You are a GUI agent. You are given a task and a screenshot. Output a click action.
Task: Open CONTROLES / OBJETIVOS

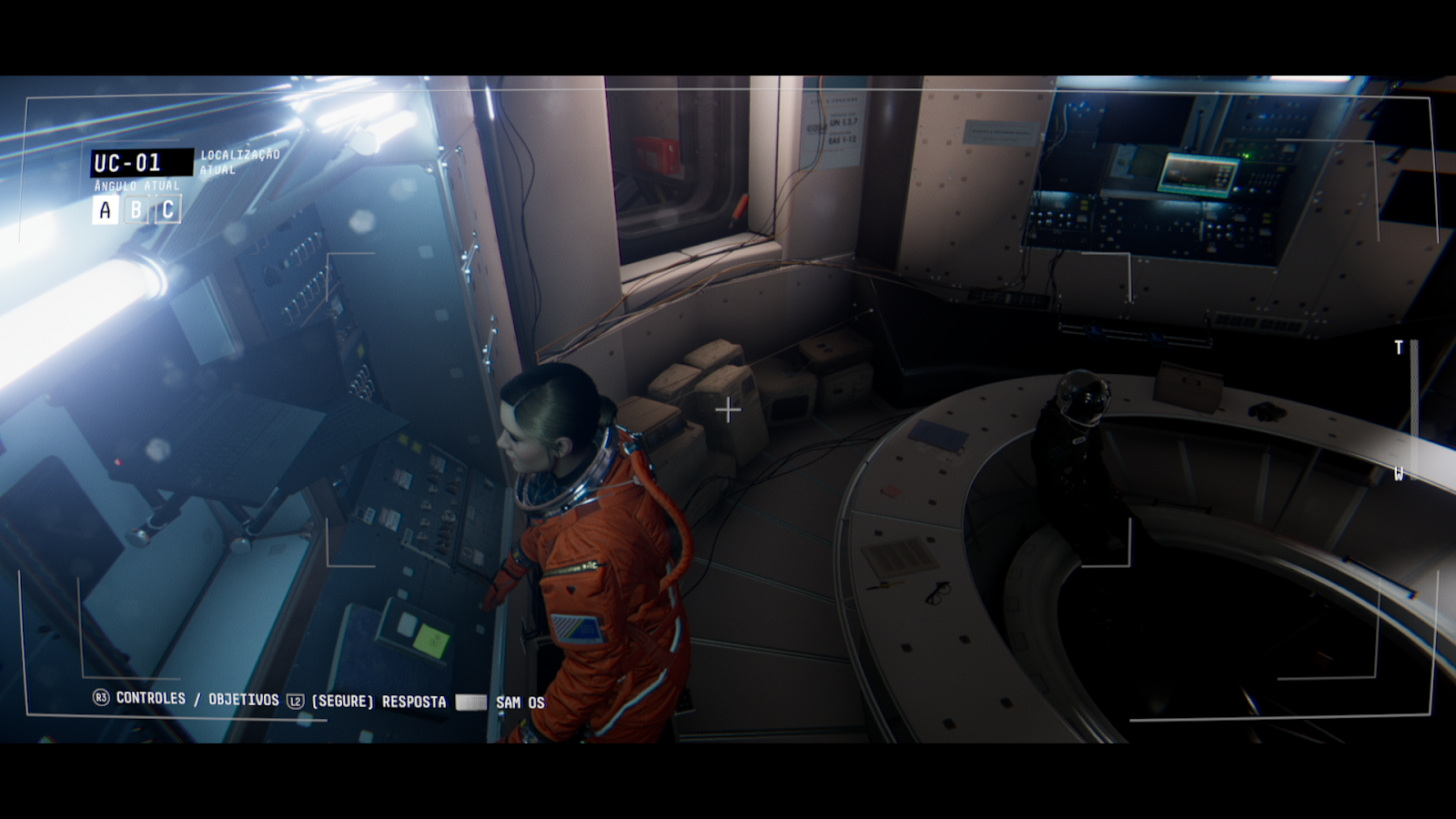tap(196, 701)
